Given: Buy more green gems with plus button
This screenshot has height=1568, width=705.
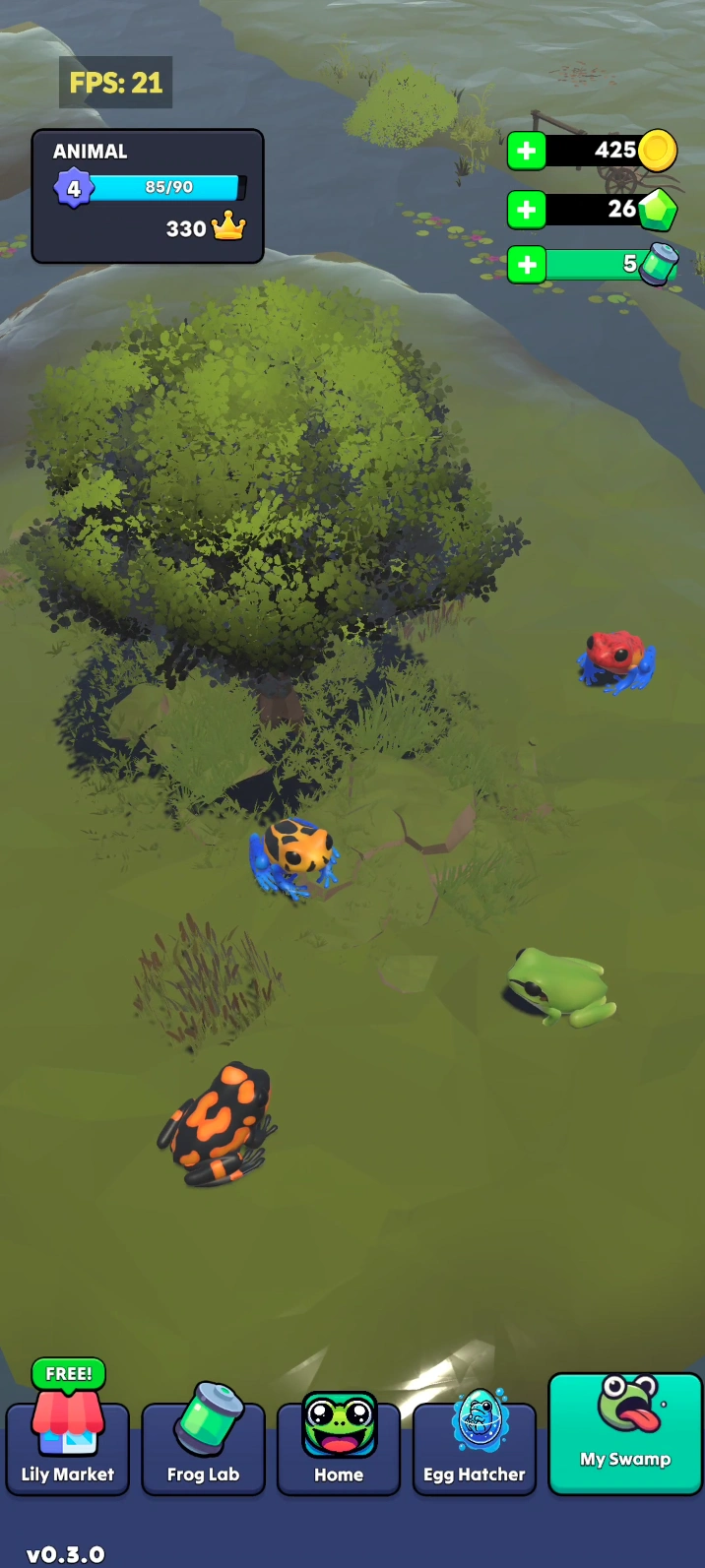Looking at the screenshot, I should [x=527, y=210].
